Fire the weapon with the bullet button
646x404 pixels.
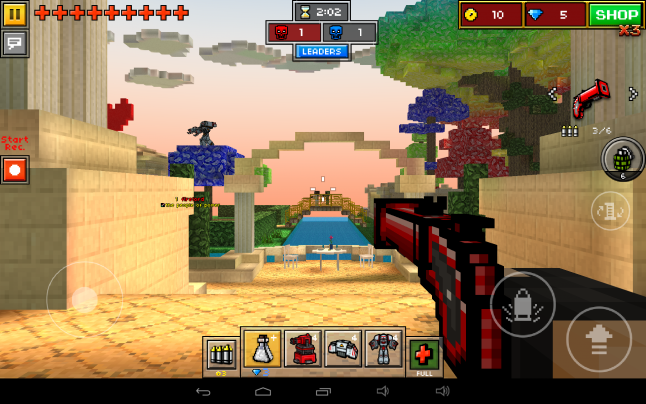[x=522, y=305]
